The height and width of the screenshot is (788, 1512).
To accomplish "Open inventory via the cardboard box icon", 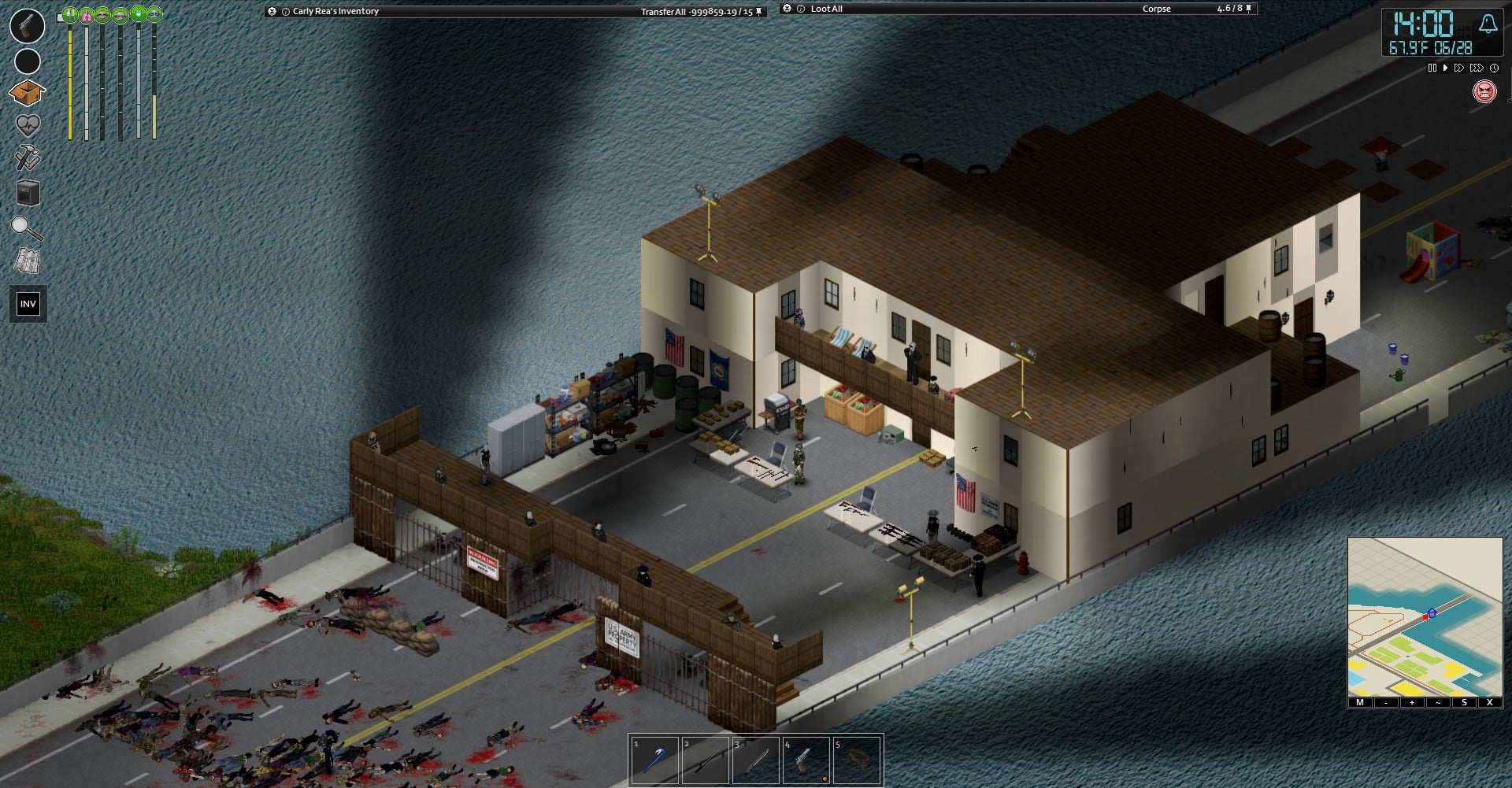I will click(26, 92).
